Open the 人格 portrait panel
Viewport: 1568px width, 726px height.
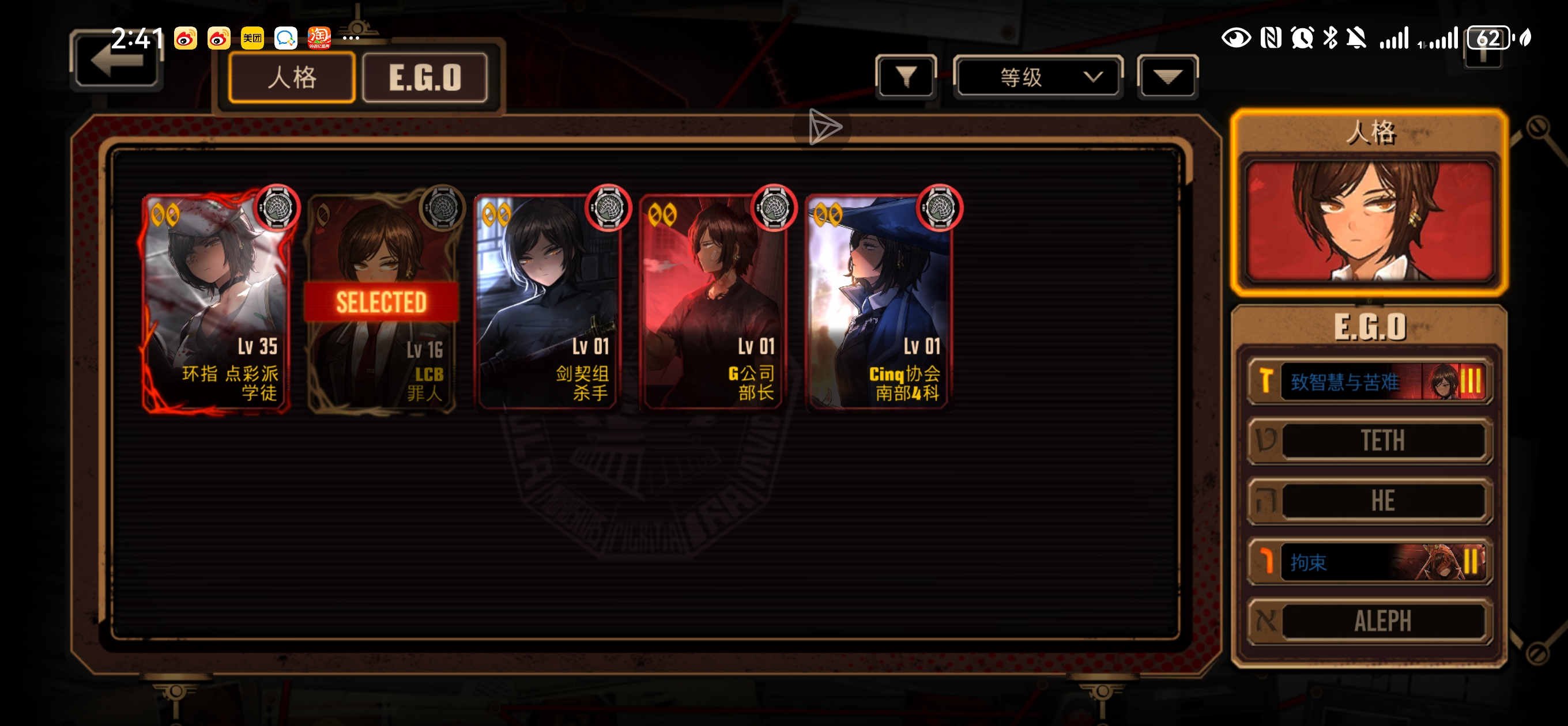[1369, 219]
